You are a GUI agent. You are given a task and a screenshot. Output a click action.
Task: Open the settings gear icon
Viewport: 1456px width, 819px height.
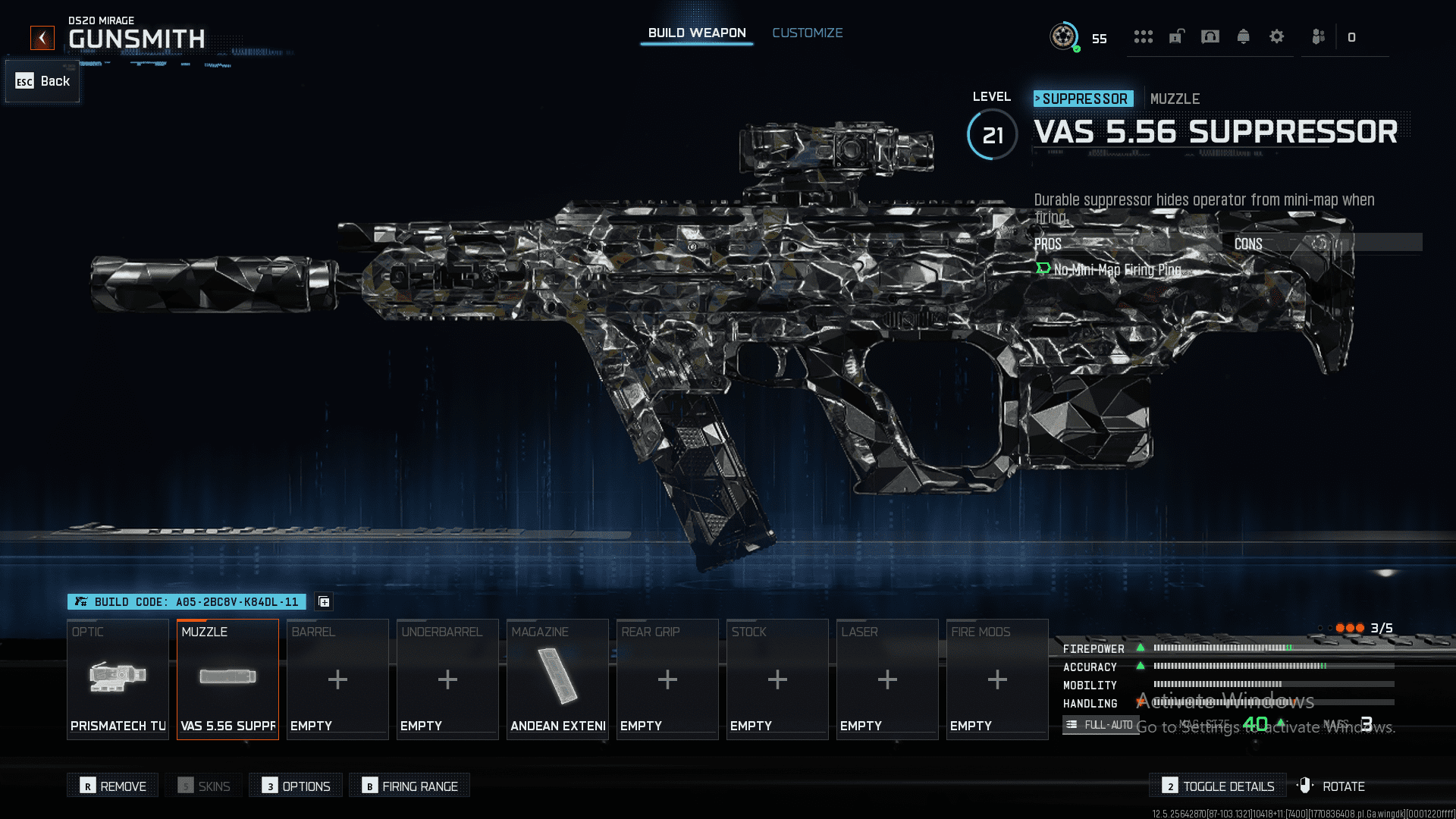click(x=1276, y=36)
